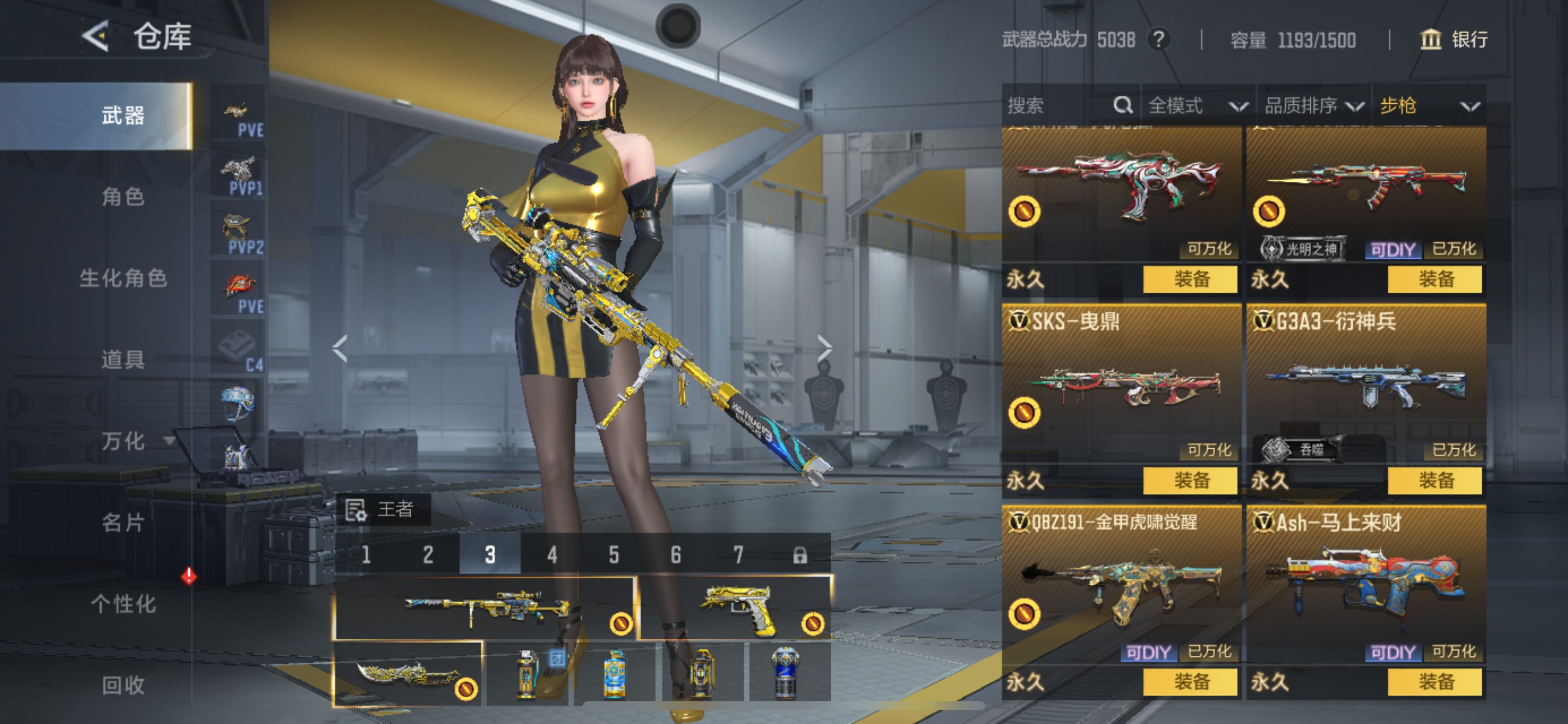The width and height of the screenshot is (1568, 724).
Task: Select the 道具 items category
Action: 123,360
